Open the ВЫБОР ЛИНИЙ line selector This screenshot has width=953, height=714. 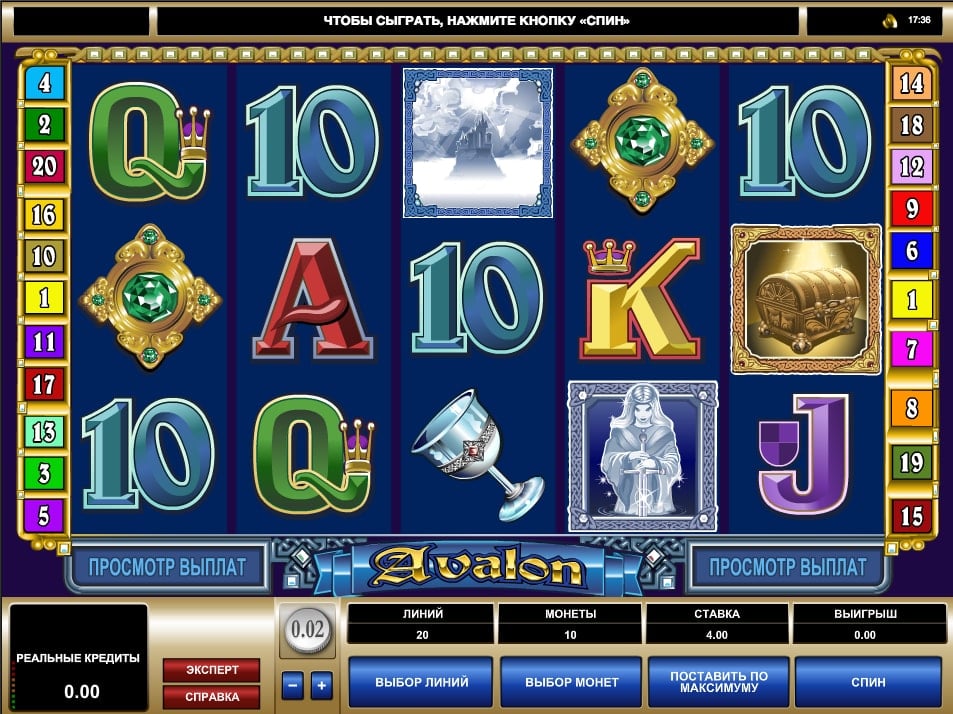421,682
